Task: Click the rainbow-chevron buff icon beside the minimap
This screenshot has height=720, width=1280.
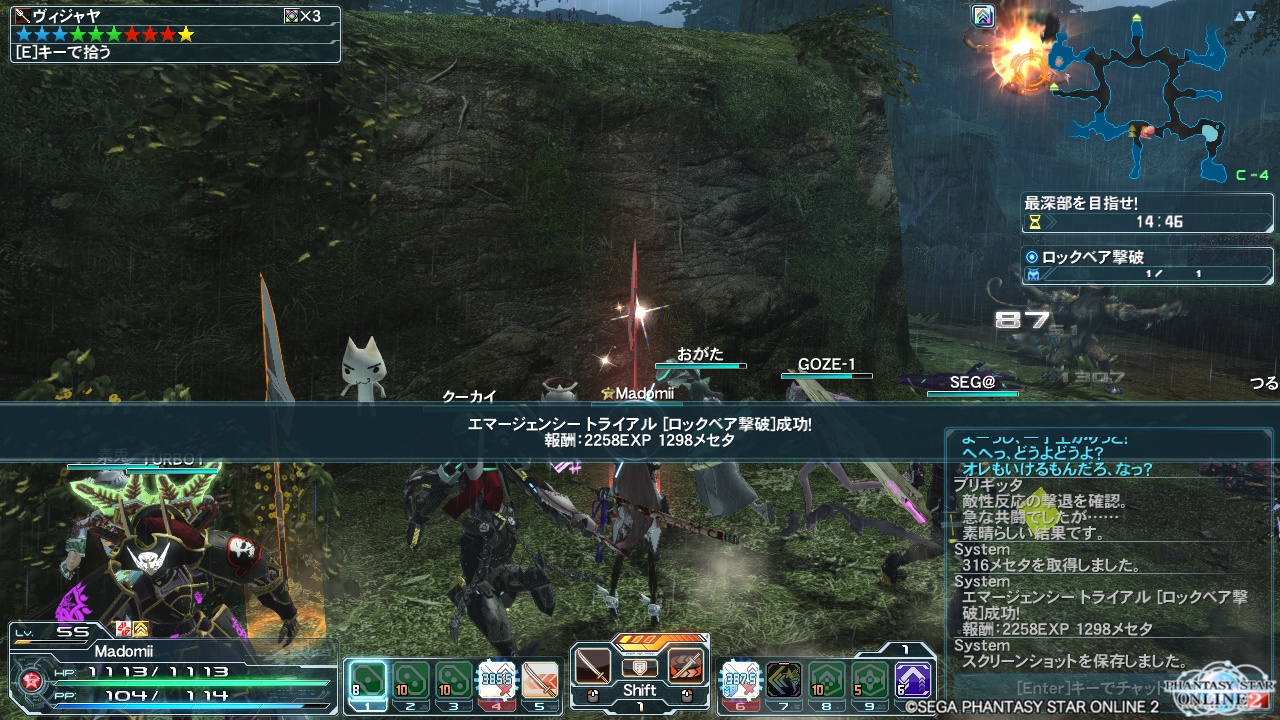Action: 983,16
